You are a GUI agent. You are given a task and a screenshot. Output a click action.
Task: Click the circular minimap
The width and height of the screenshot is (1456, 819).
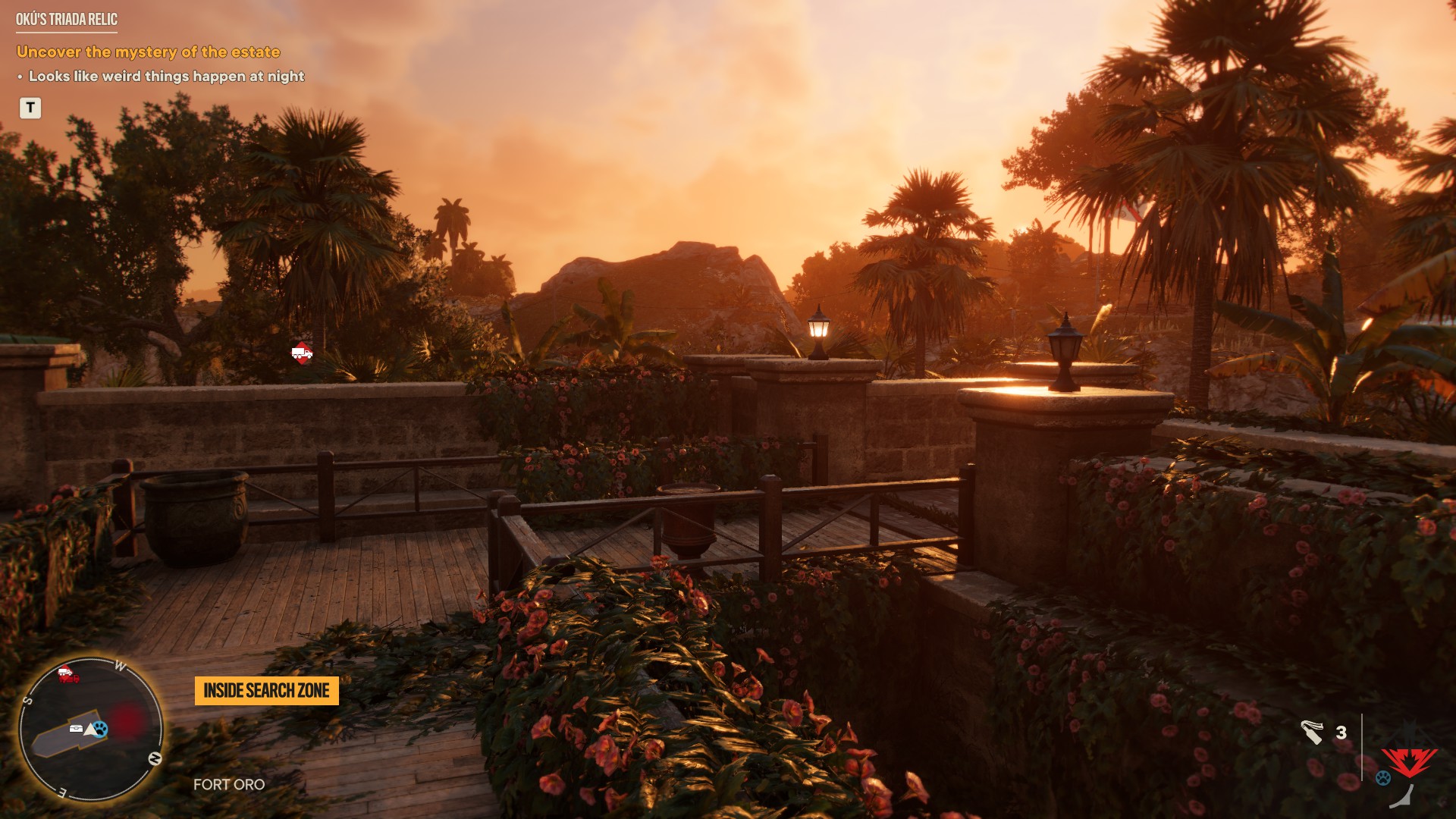point(91,730)
